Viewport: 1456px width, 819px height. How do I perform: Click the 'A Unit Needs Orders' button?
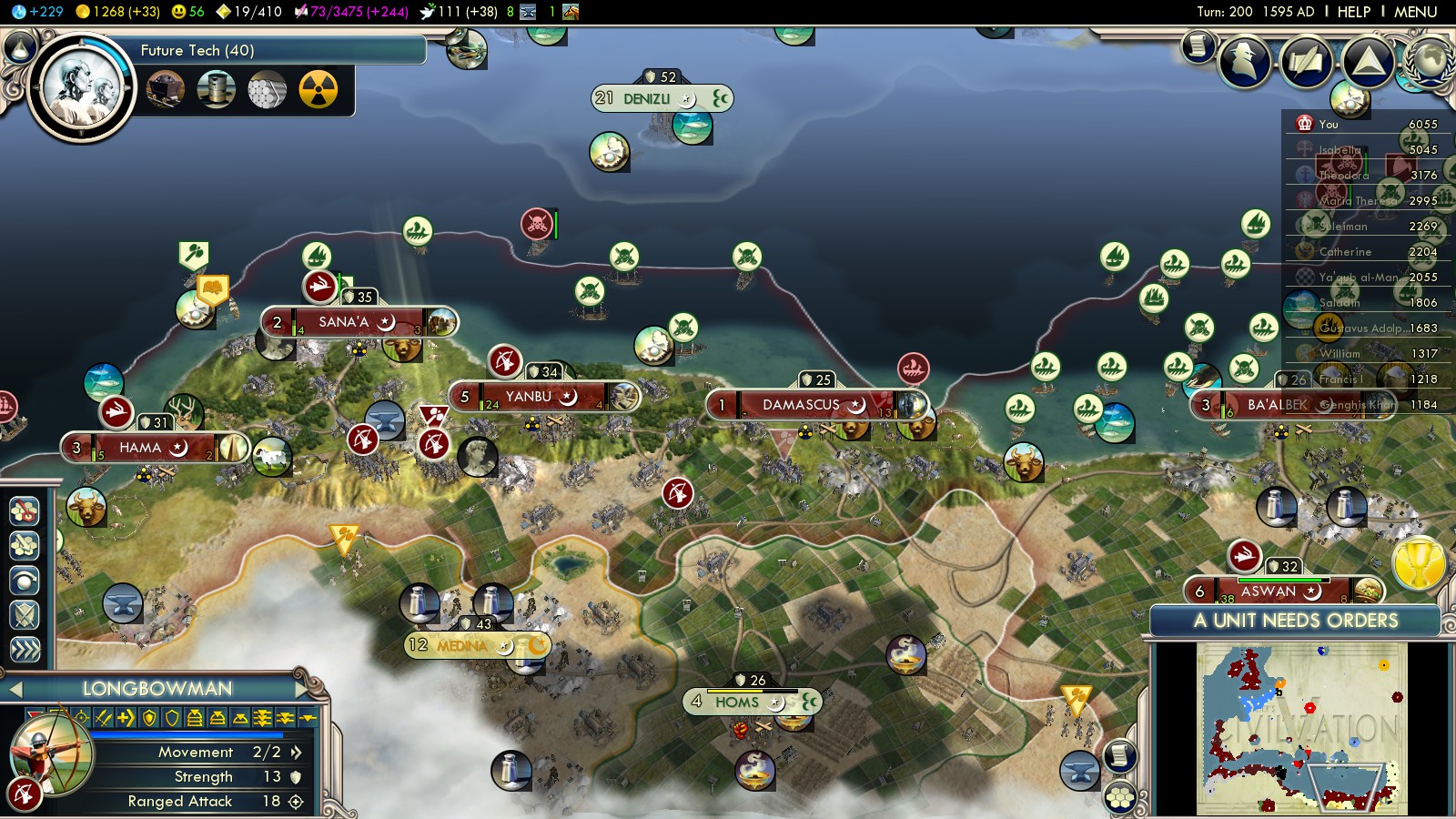(x=1295, y=621)
